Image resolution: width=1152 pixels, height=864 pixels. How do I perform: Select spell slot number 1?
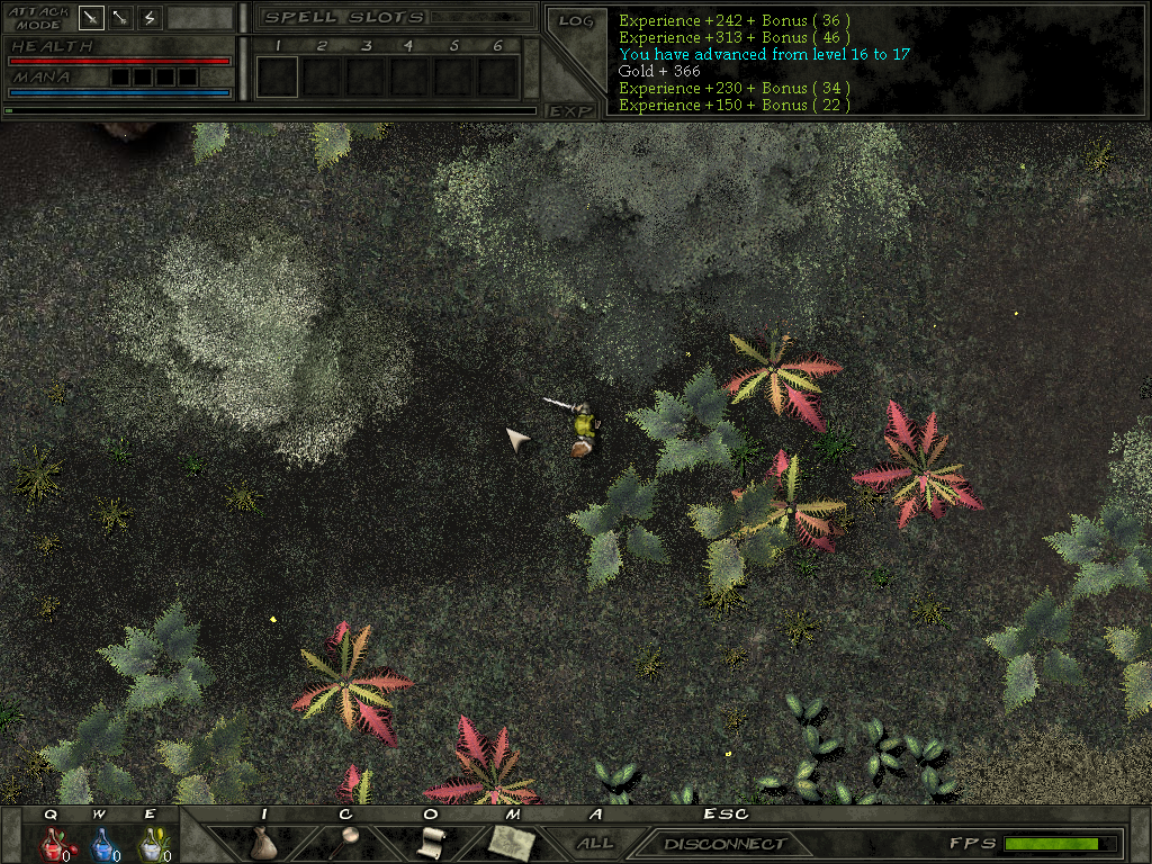point(278,76)
